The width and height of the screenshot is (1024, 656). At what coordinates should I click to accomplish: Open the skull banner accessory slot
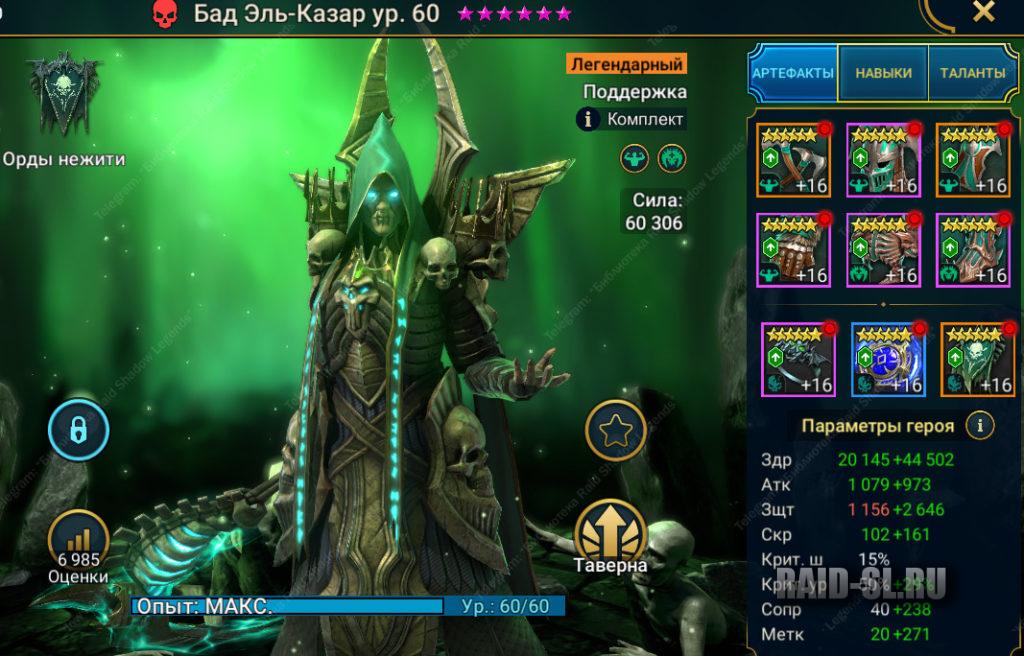click(x=977, y=359)
